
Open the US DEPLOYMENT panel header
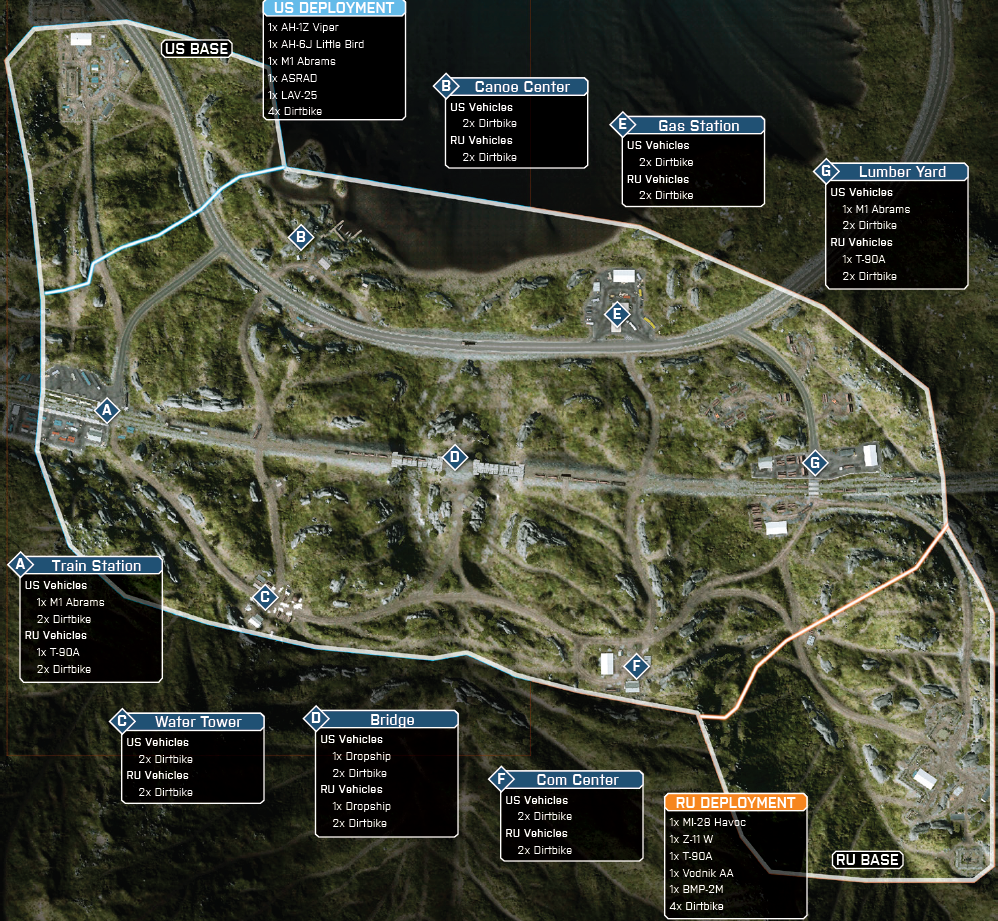(x=335, y=8)
